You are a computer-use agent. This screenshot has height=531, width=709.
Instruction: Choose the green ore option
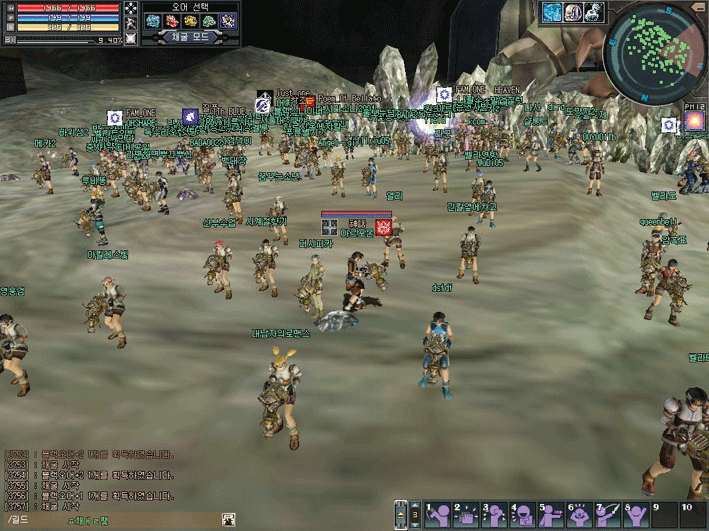(209, 20)
